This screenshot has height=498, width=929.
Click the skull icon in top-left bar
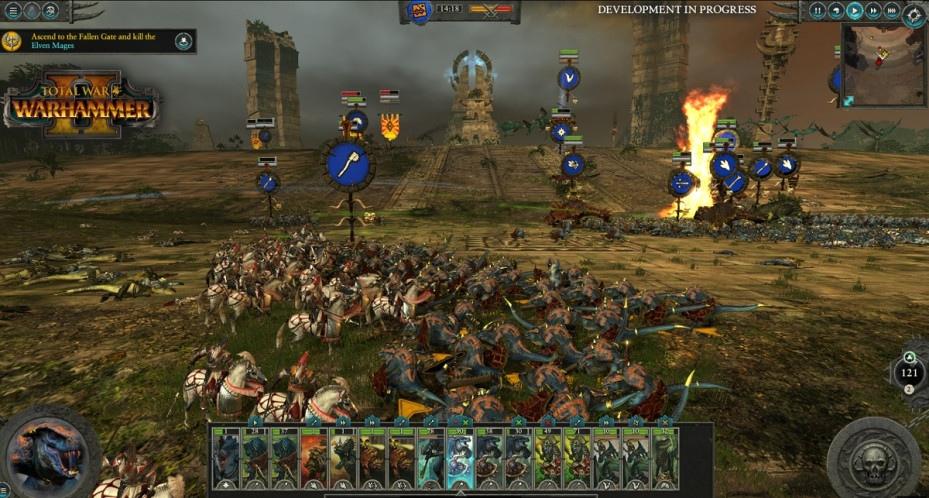click(x=52, y=11)
